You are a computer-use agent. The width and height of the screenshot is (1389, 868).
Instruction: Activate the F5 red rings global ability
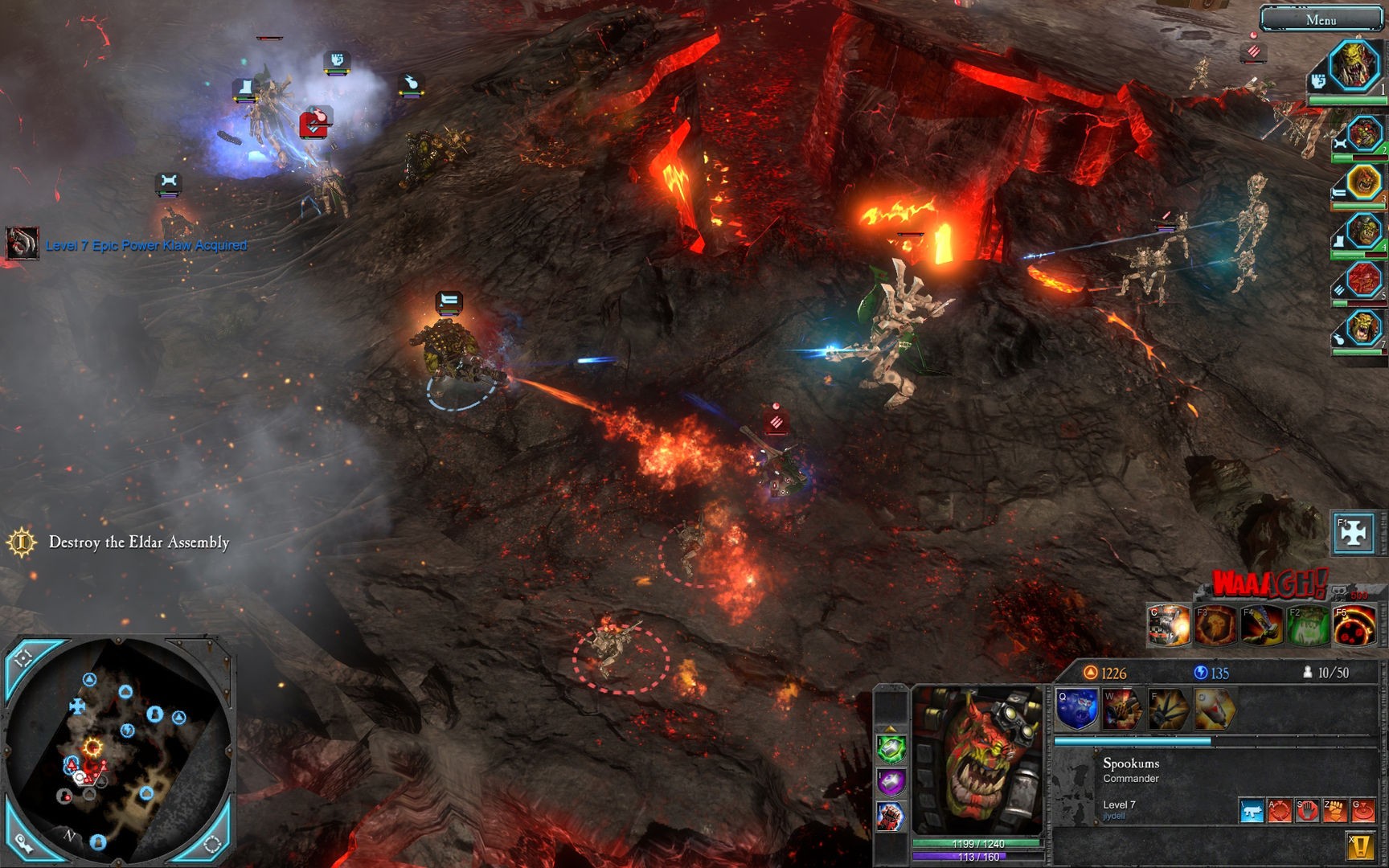[x=1354, y=626]
